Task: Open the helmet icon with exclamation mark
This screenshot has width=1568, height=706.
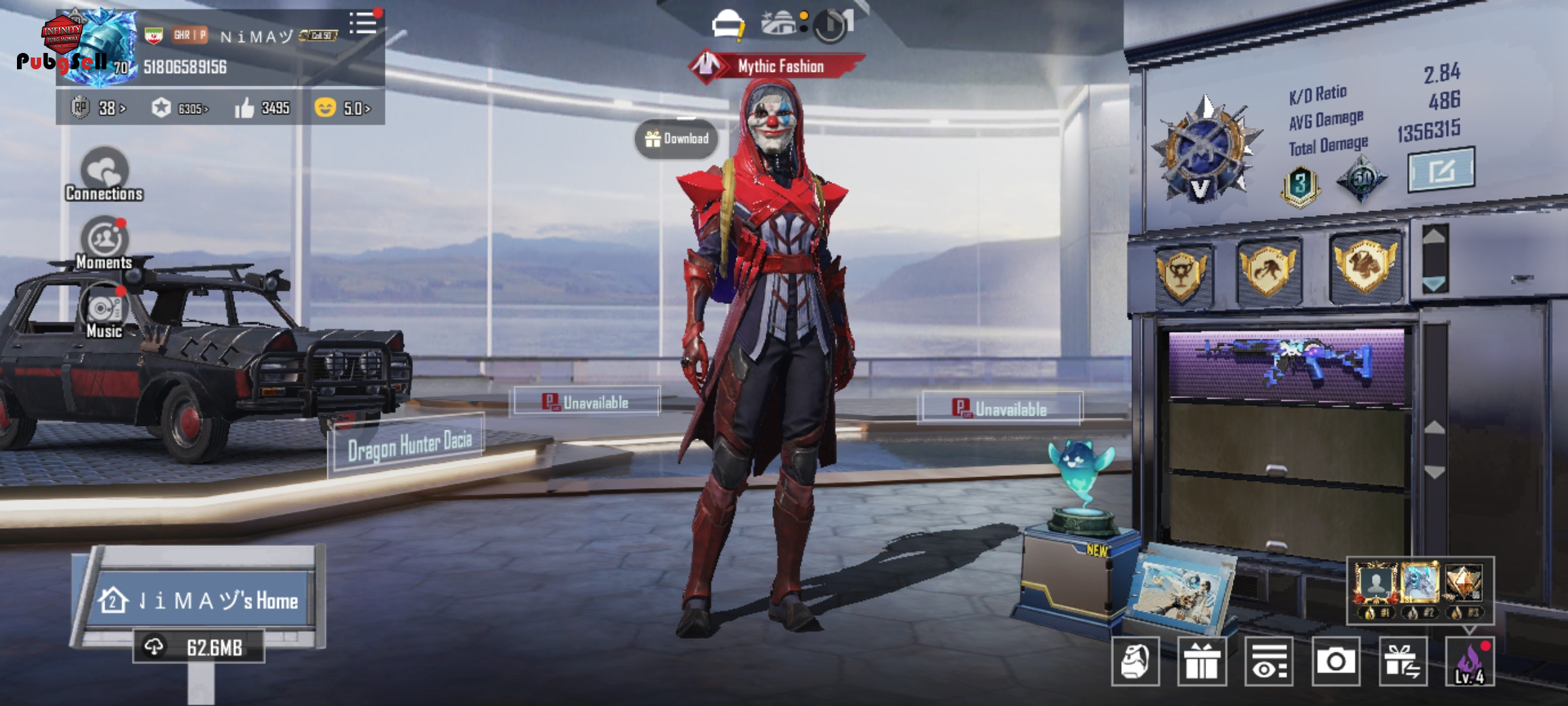Action: click(728, 26)
